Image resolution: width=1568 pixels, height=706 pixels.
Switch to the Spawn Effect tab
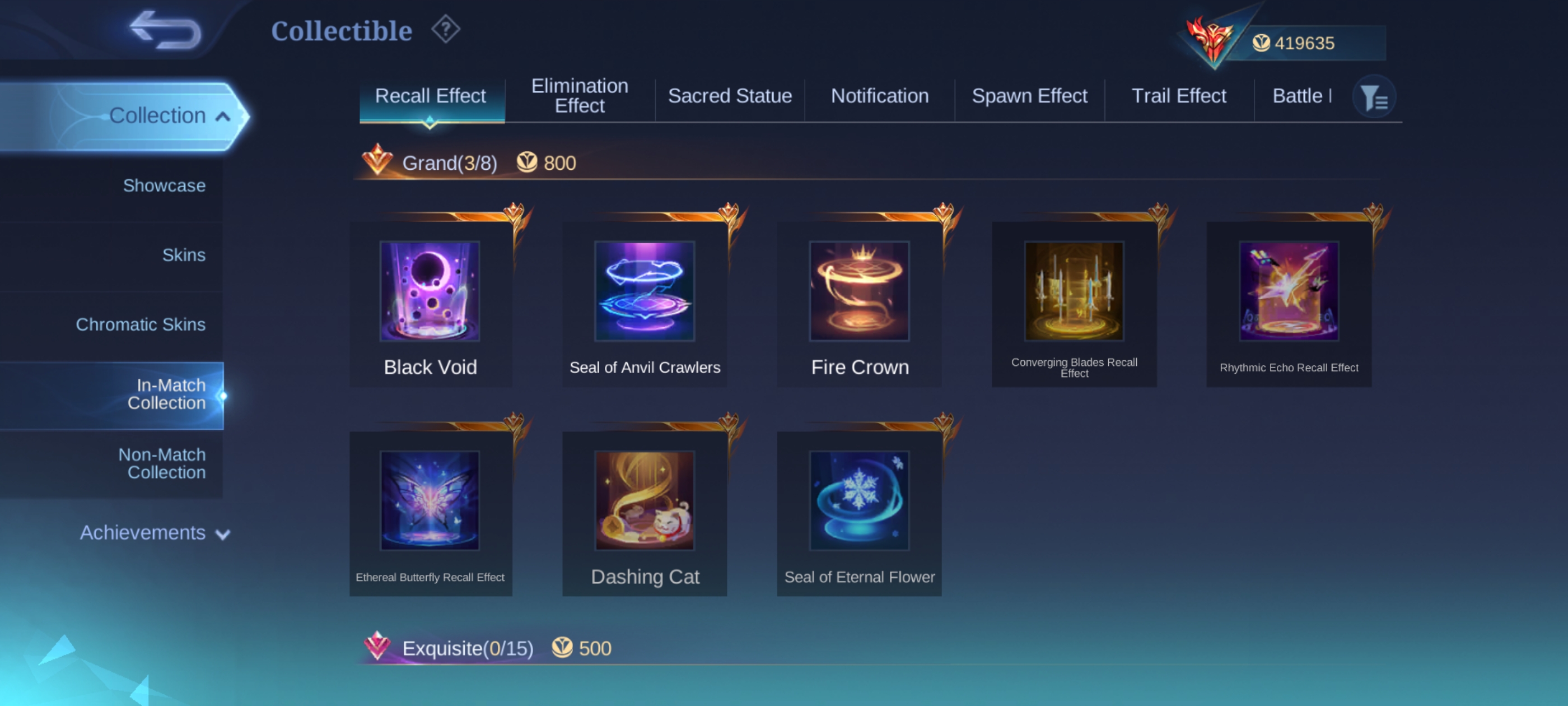coord(1029,96)
